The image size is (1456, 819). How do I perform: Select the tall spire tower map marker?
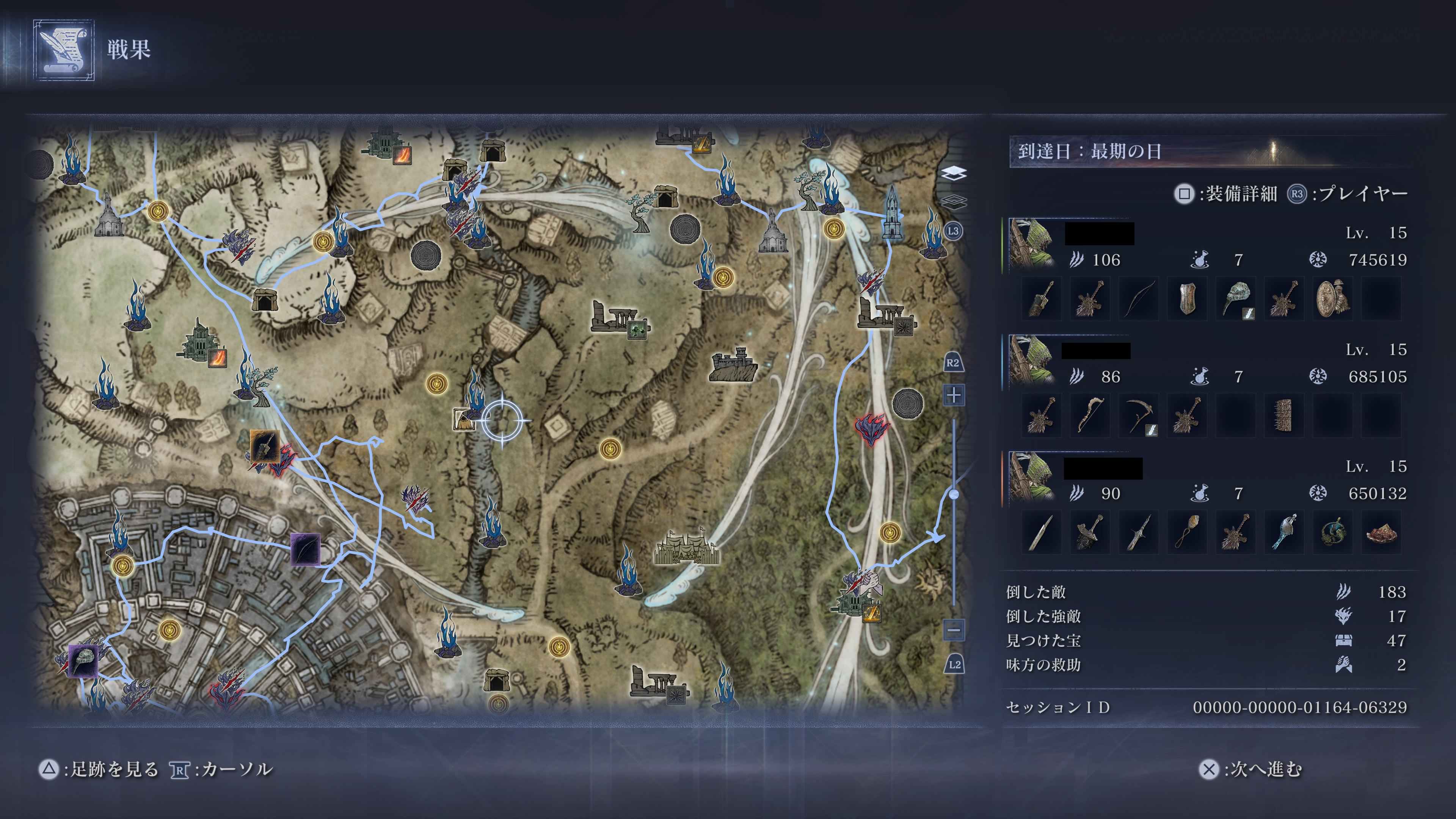point(891,213)
